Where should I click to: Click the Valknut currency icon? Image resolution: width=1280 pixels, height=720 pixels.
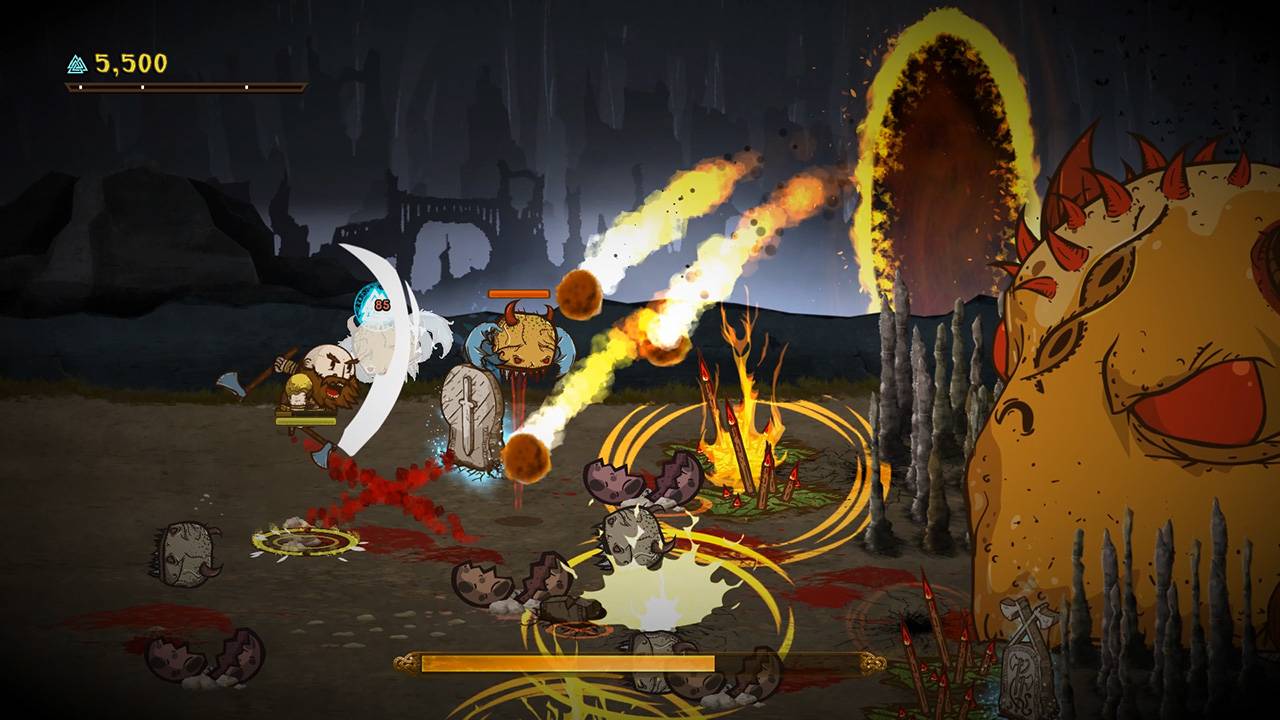77,64
